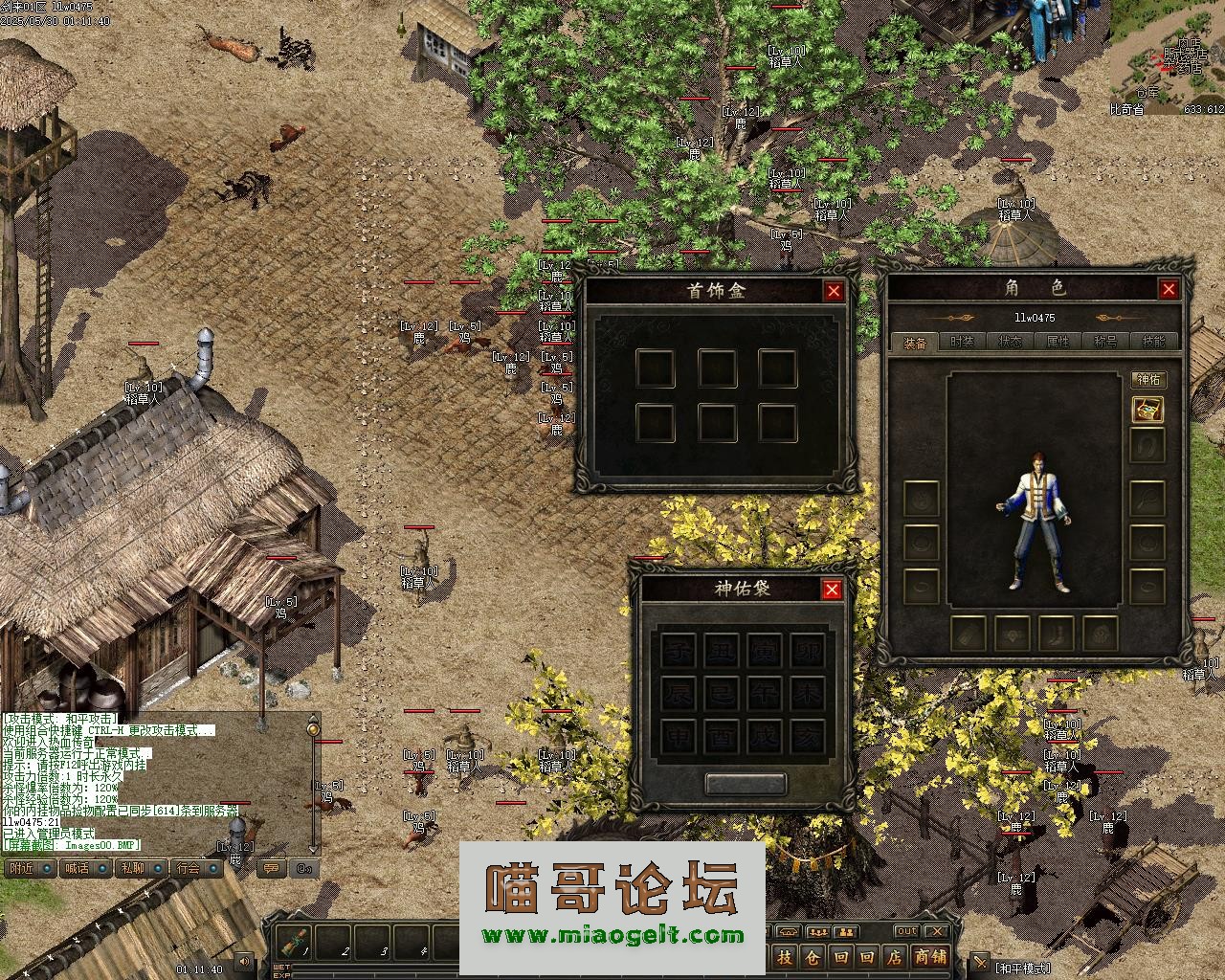Close the 神佑袋 panel
1225x980 pixels.
832,590
